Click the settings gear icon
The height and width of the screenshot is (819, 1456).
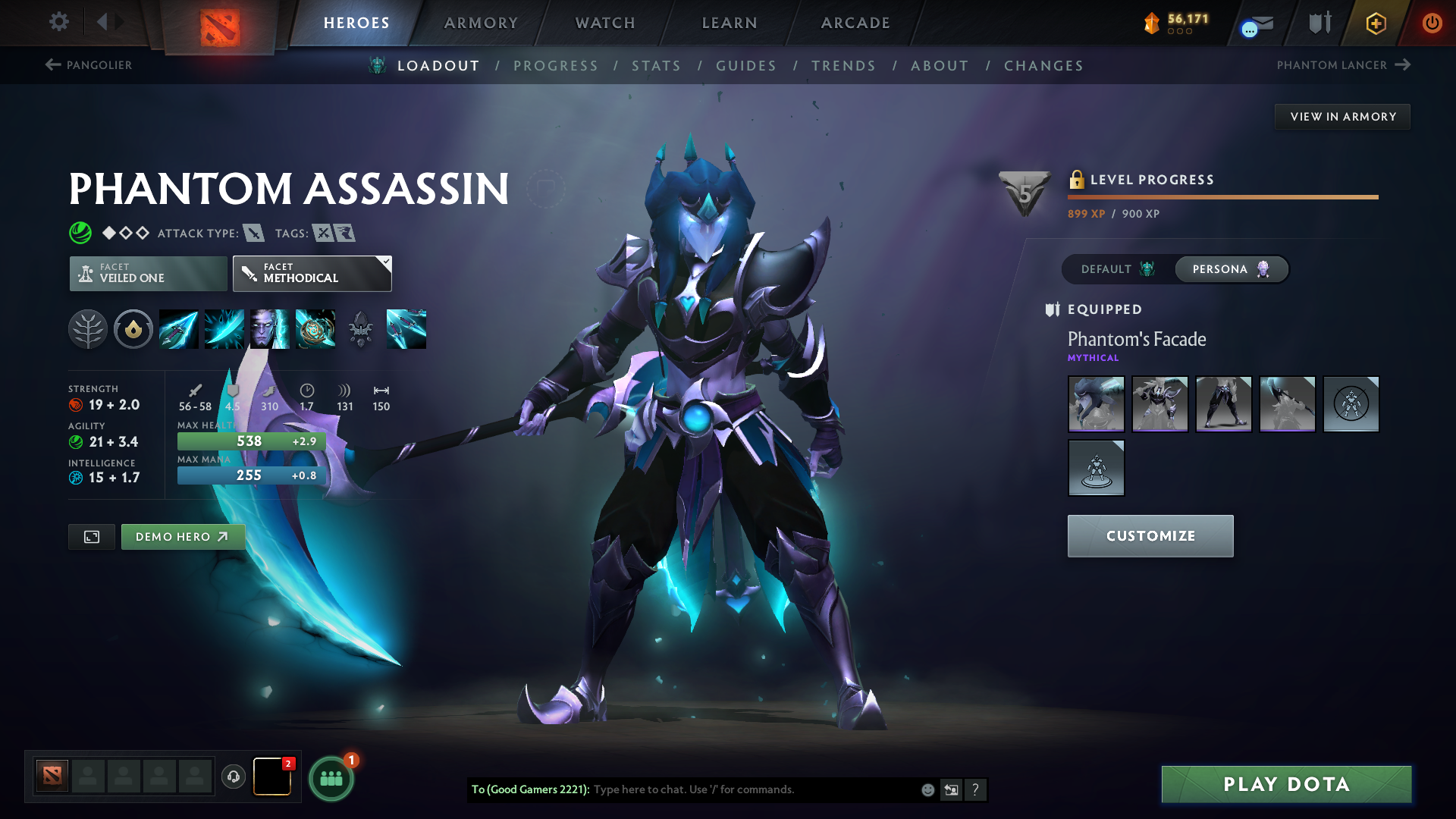point(59,22)
